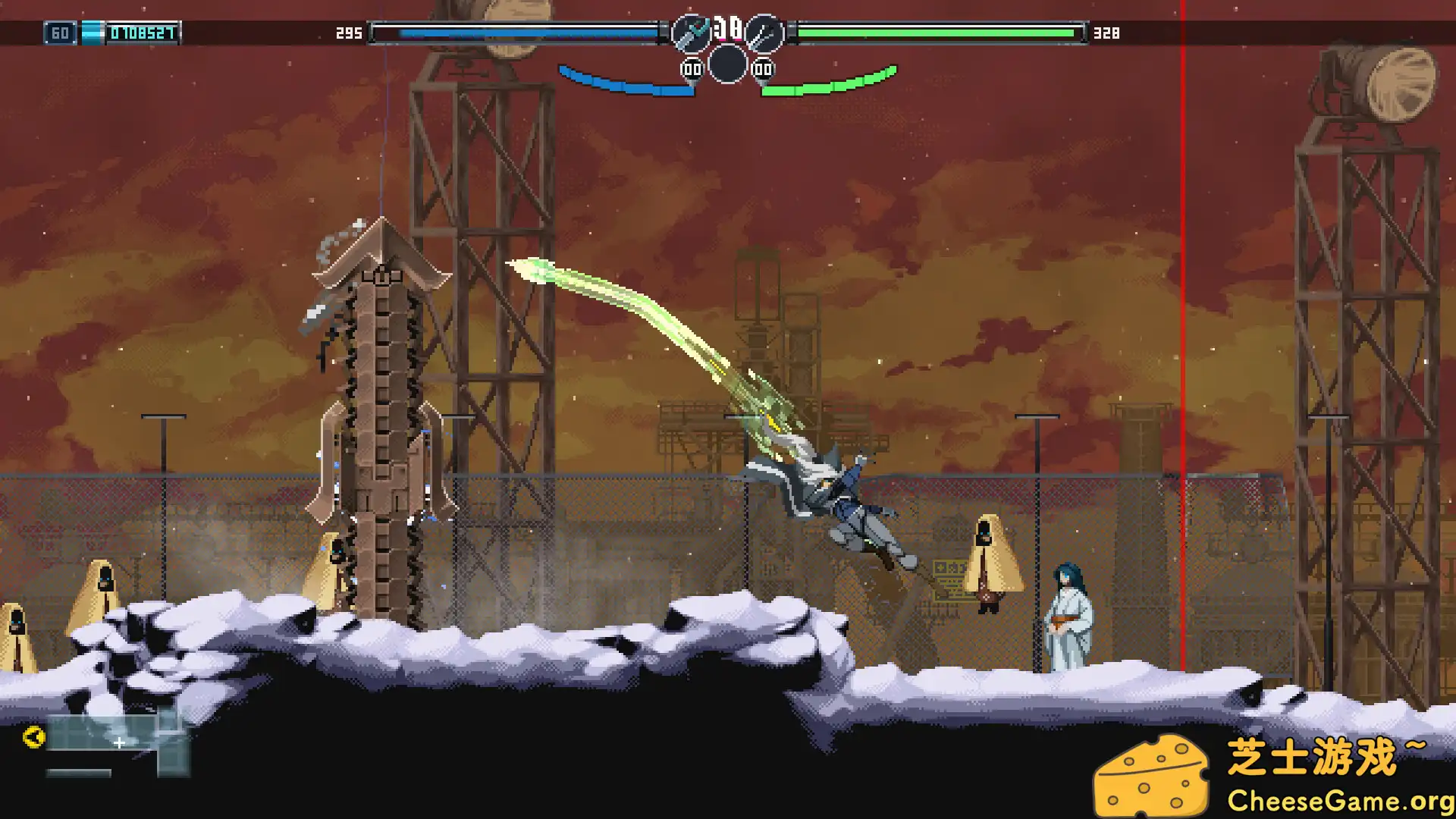
Task: Click the dark circular emblem between the weapon icons
Action: [x=726, y=64]
